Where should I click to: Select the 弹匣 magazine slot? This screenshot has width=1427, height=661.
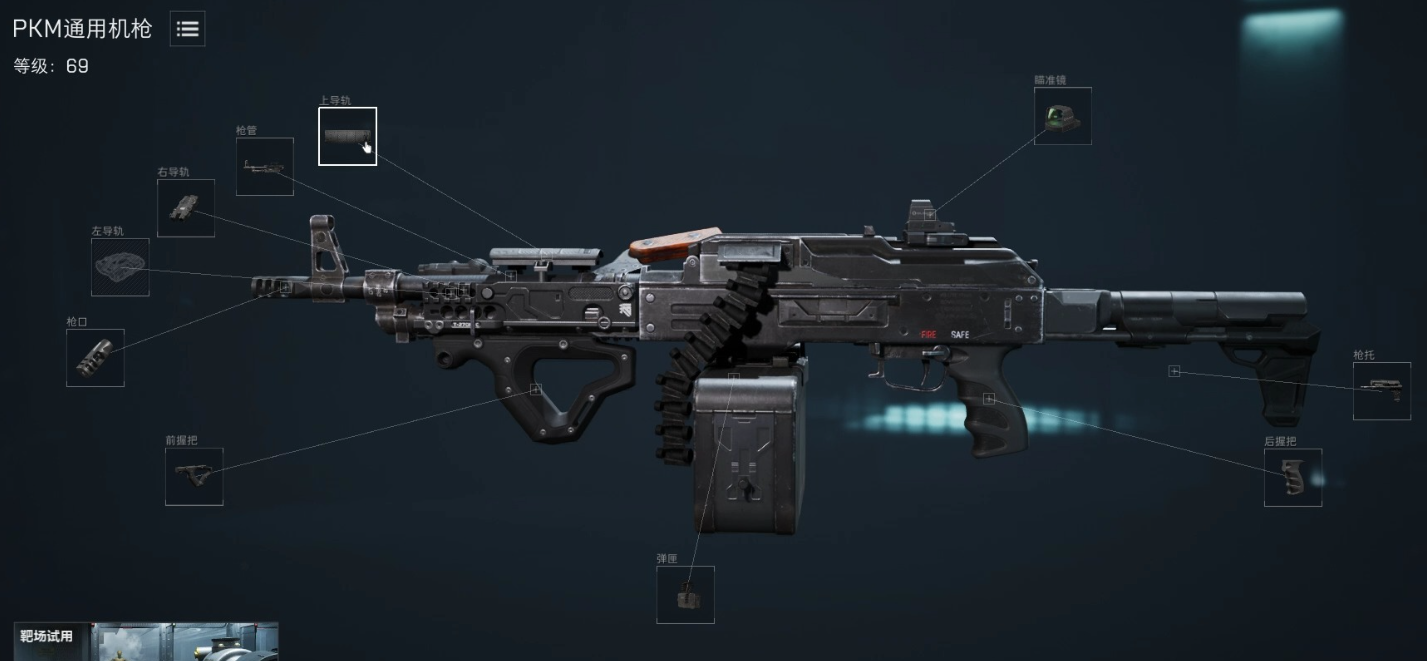(685, 595)
